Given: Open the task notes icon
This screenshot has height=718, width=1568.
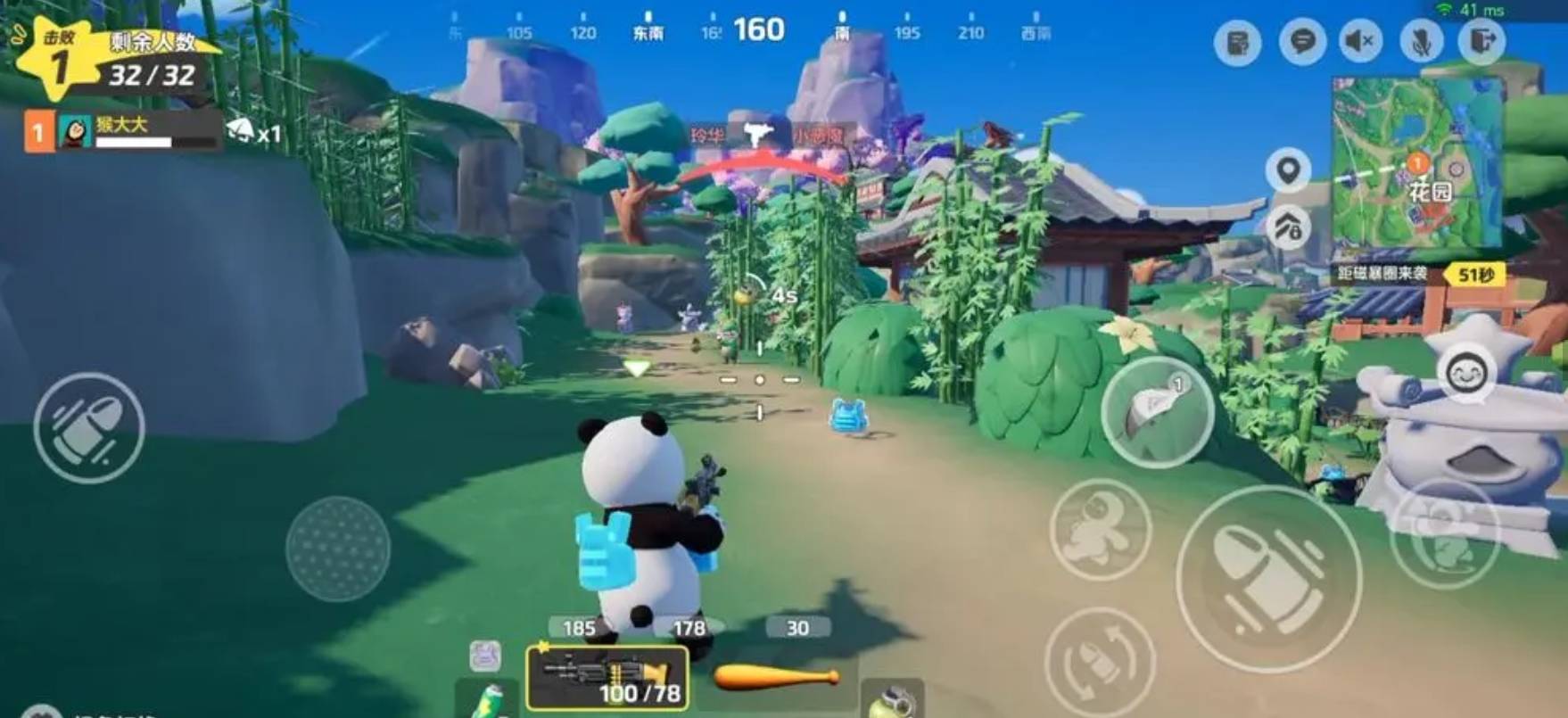Looking at the screenshot, I should tap(1237, 42).
